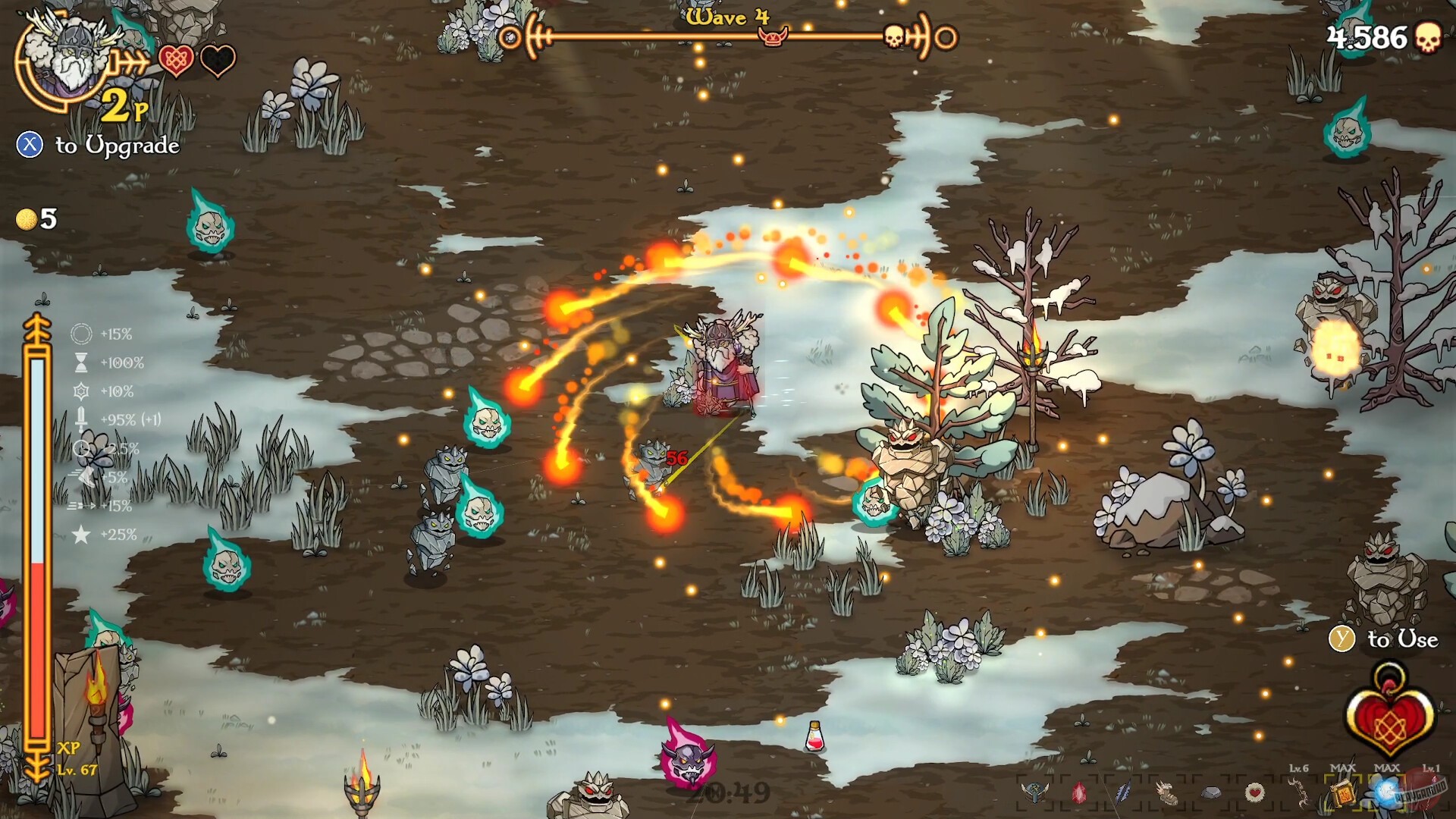The height and width of the screenshot is (819, 1456).
Task: Click the winged axe emblem item slot
Action: (1035, 792)
